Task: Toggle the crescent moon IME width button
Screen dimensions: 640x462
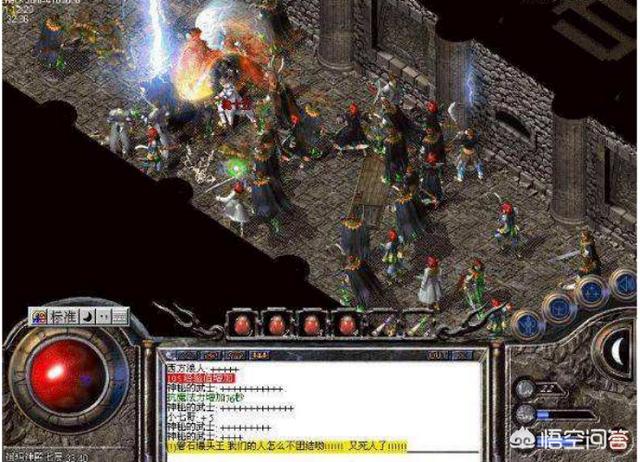Action: click(x=87, y=315)
